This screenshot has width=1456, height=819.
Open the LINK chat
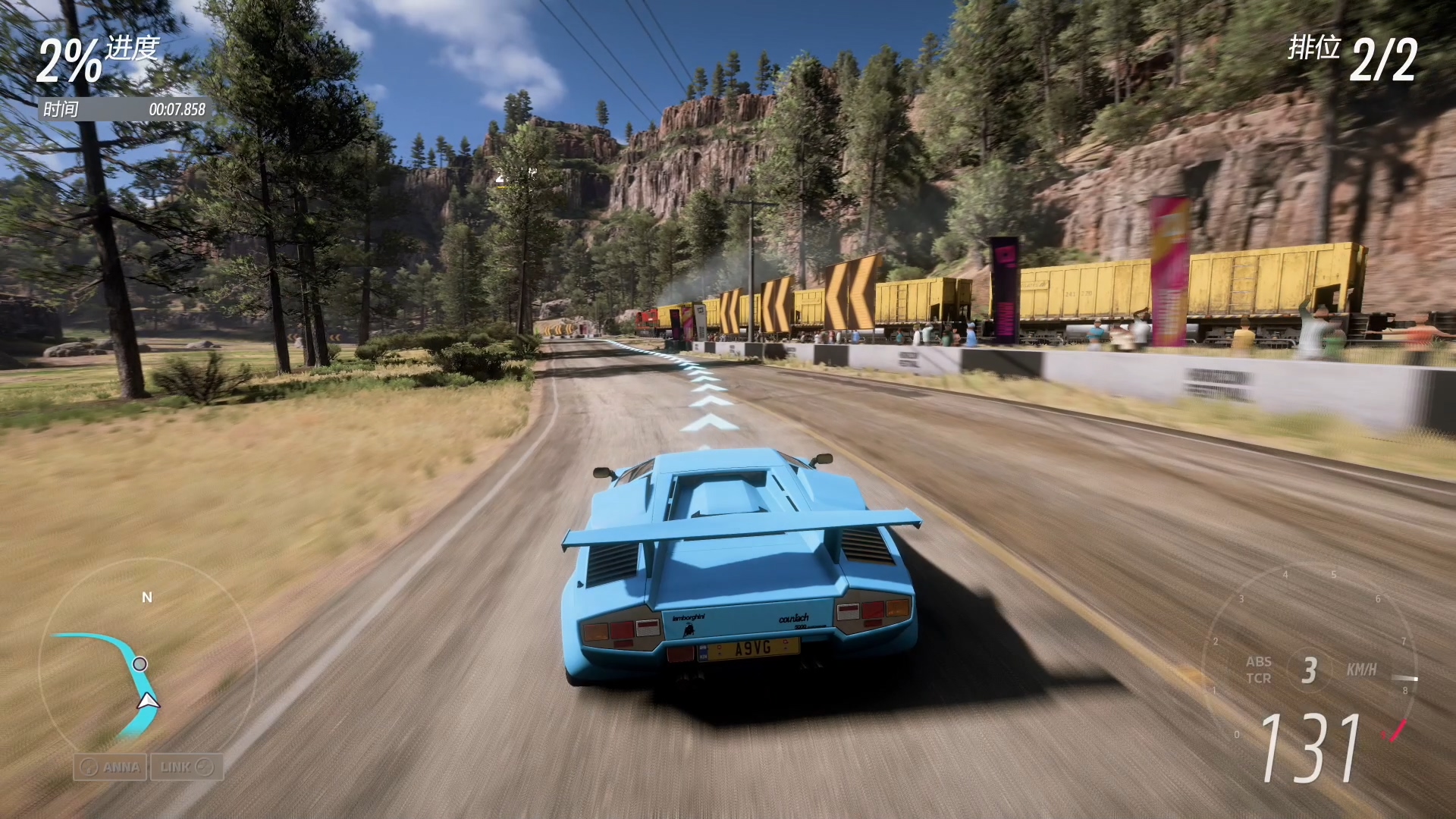[x=187, y=767]
